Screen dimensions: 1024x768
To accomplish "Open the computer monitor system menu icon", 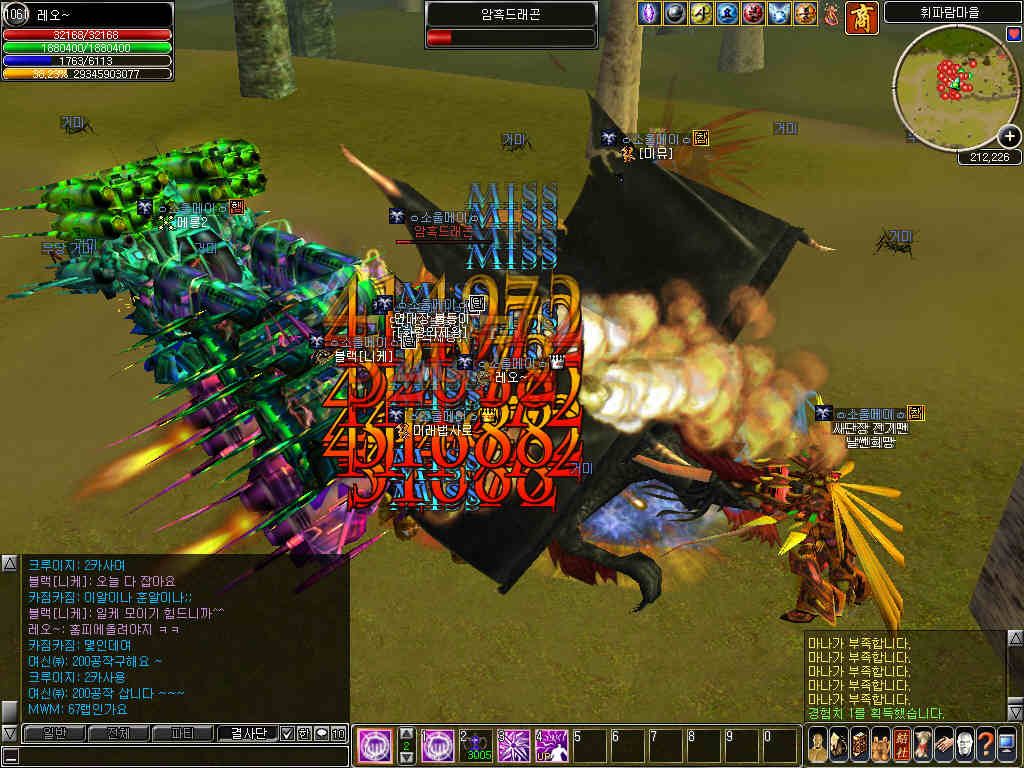I will tap(1007, 745).
